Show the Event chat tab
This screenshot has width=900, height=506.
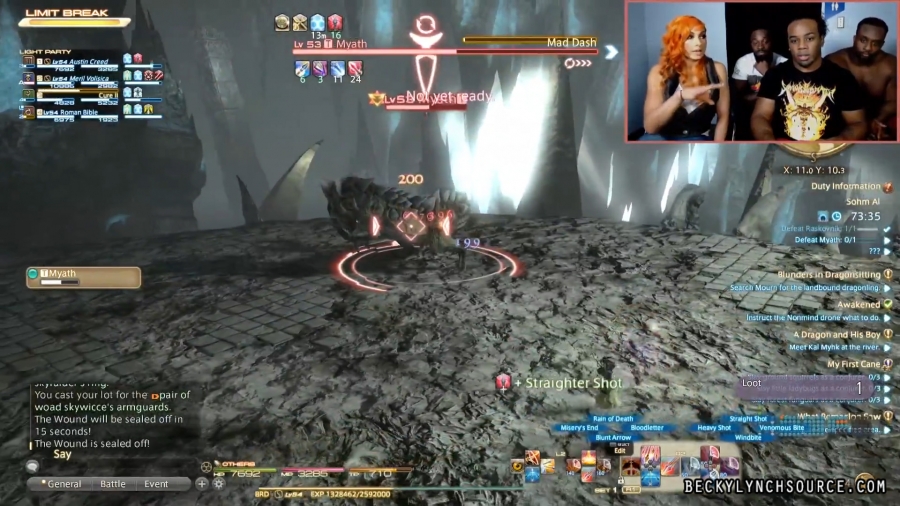click(x=156, y=484)
